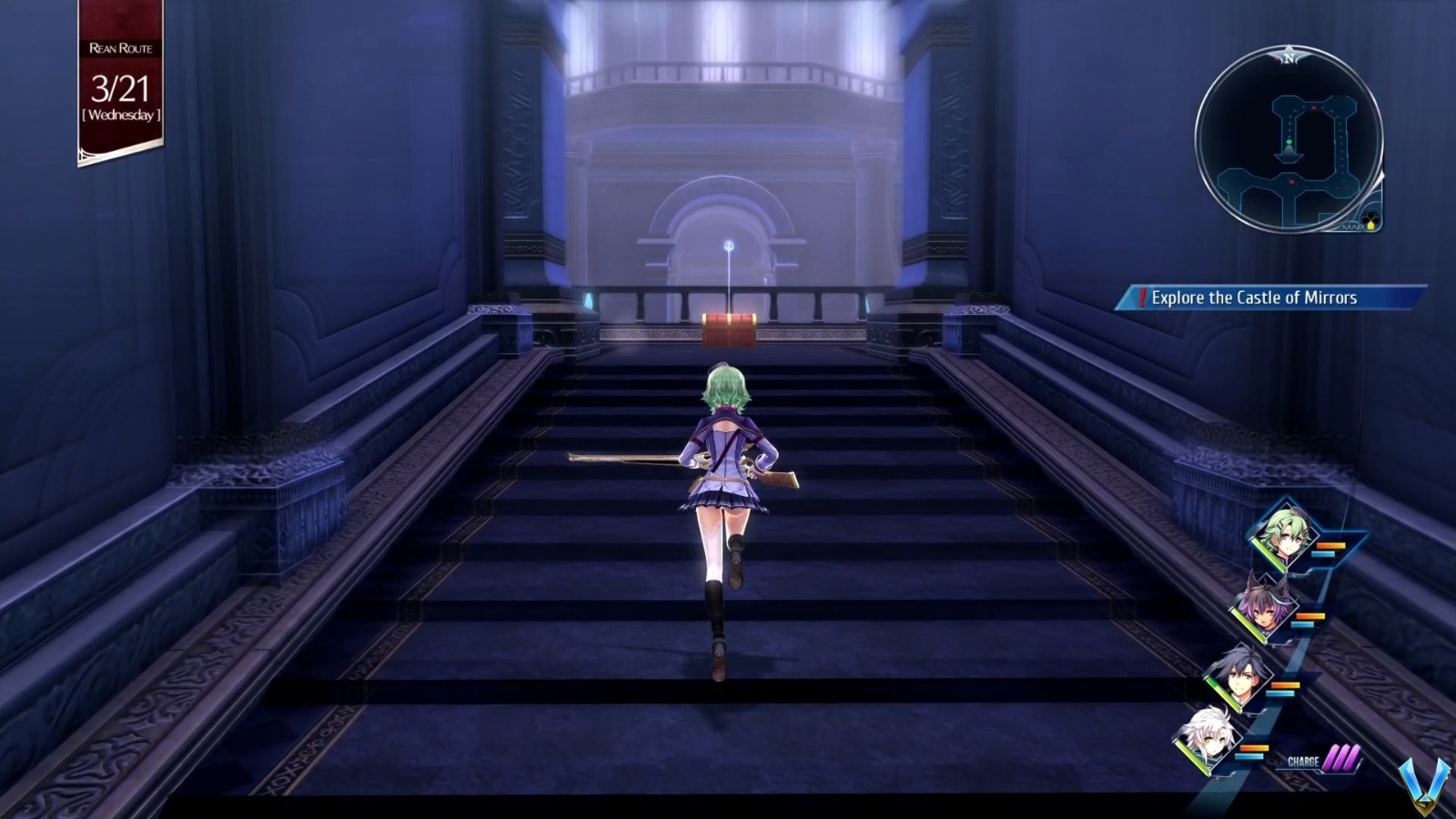Click Musse's green-haired portrait icon
The height and width of the screenshot is (819, 1456).
[1286, 533]
